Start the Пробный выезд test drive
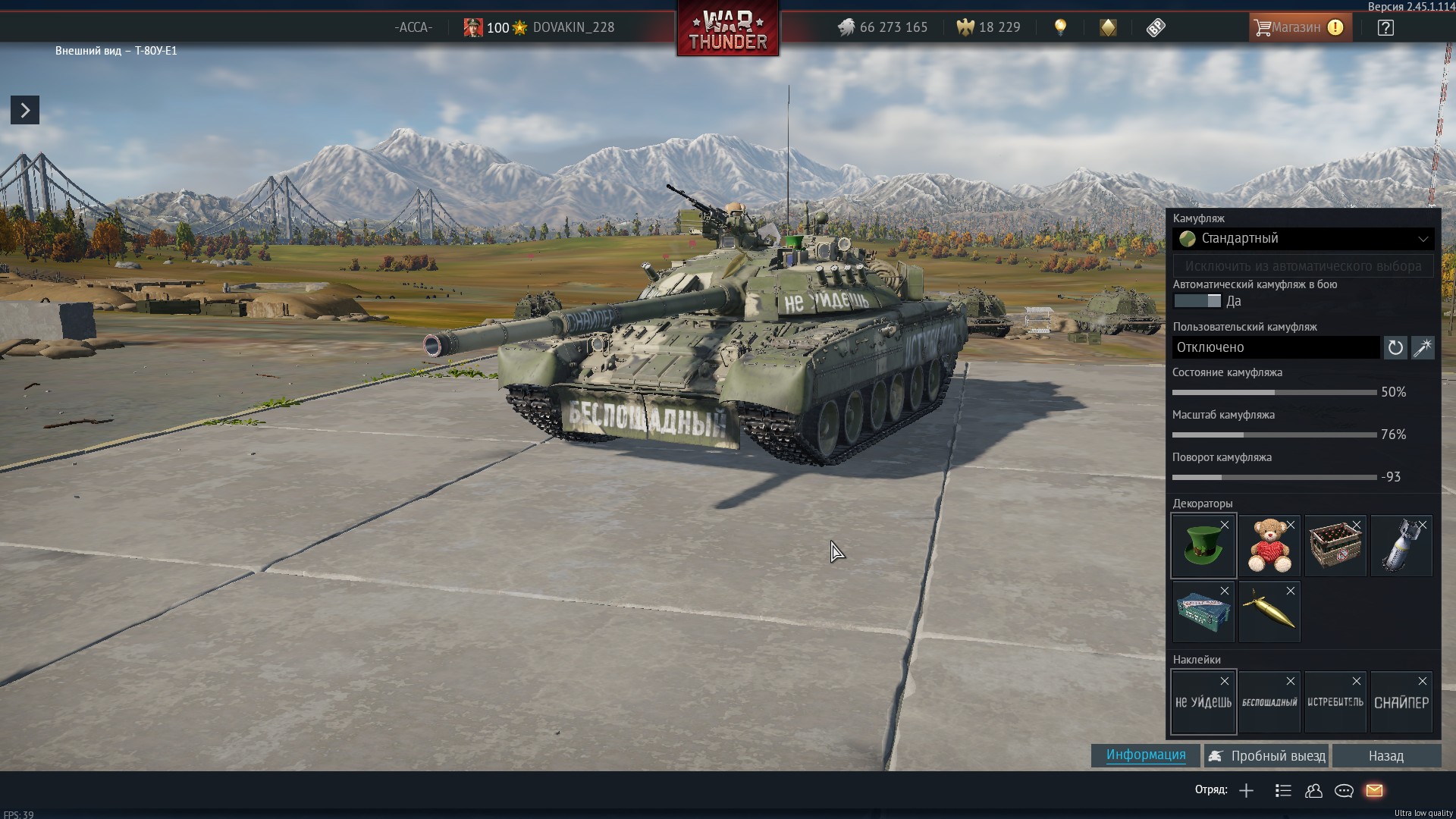 coord(1267,756)
